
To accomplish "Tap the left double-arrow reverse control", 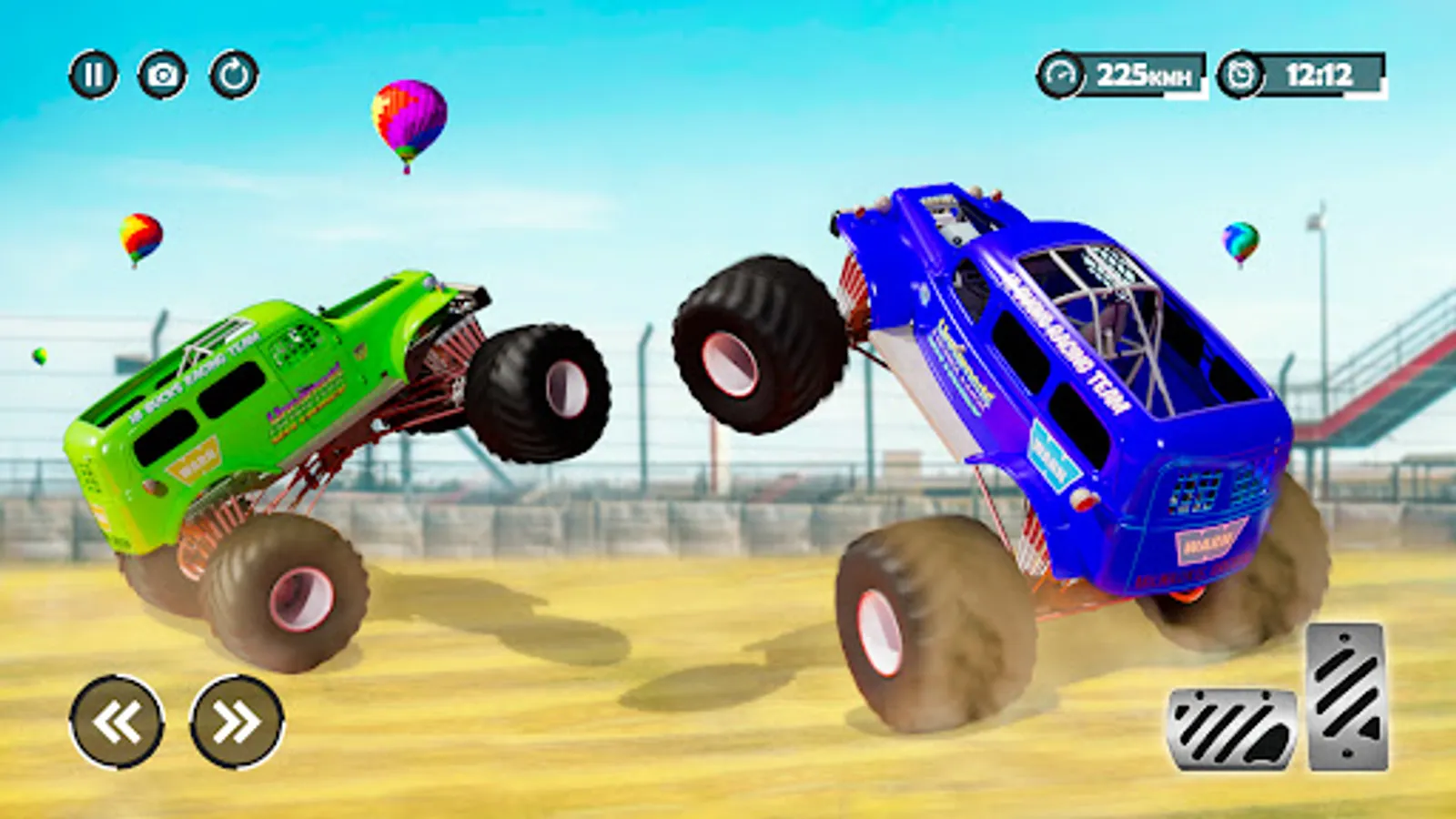I will coord(116,722).
